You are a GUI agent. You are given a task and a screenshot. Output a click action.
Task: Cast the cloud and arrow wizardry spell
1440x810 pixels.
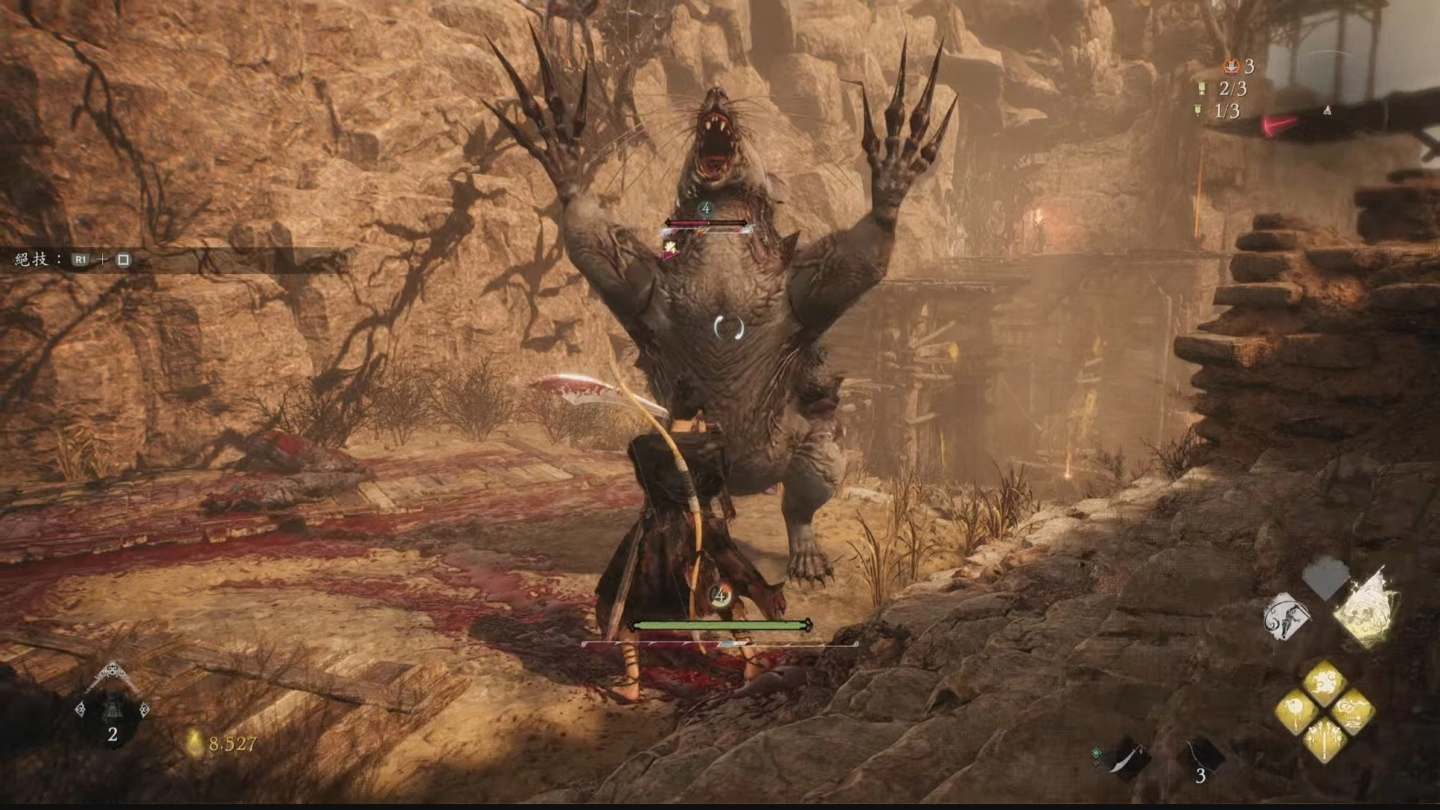1352,711
